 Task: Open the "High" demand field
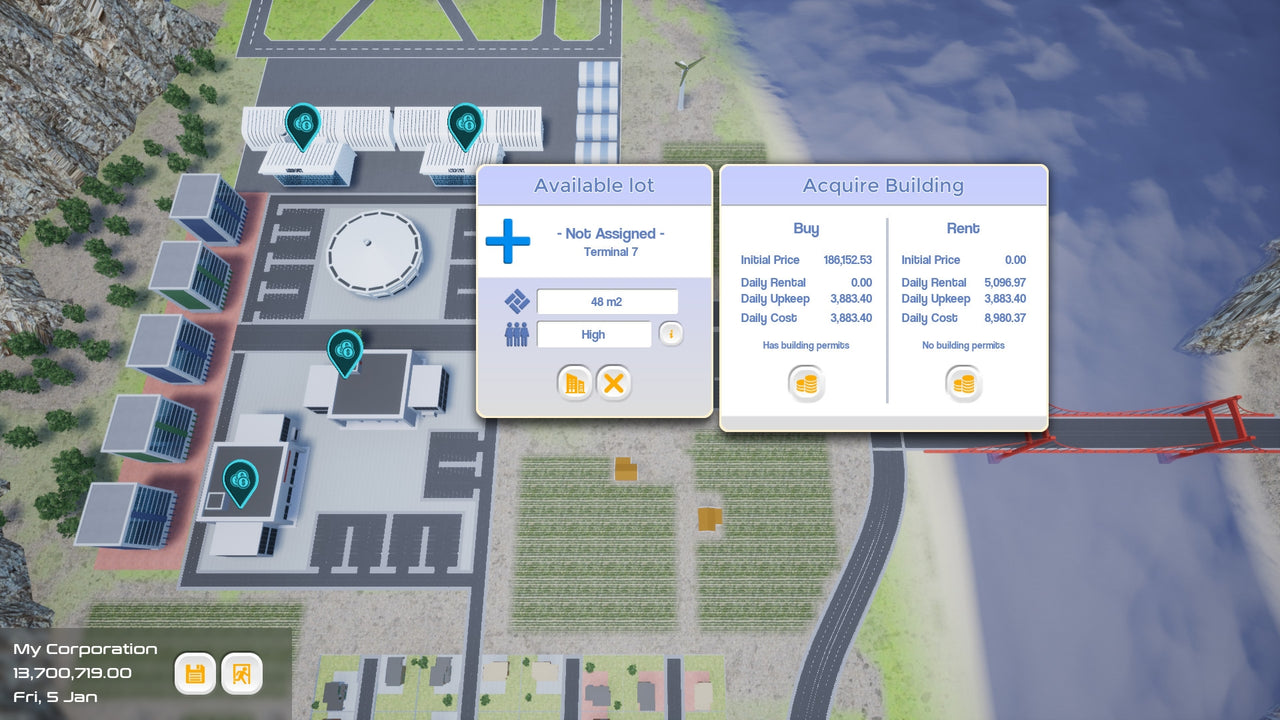[593, 334]
